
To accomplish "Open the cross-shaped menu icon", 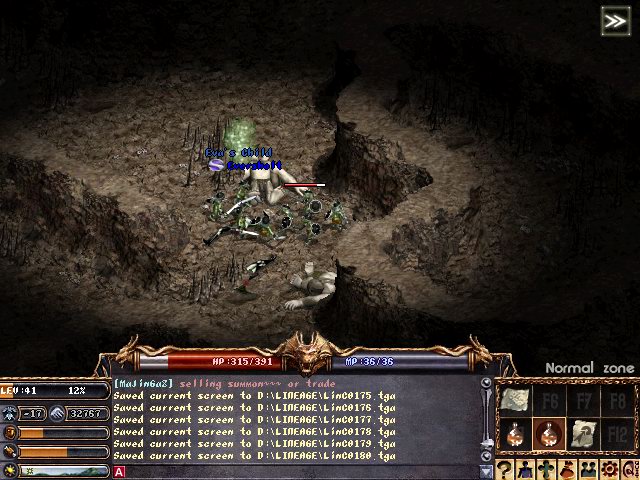I will click(546, 469).
